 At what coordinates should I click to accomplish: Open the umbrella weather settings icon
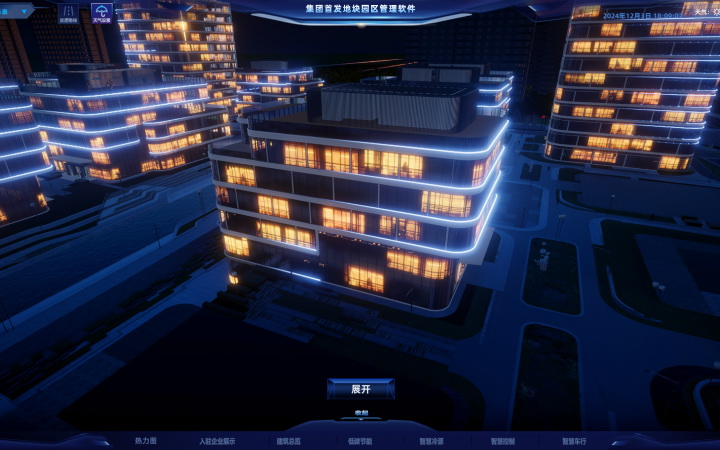coord(102,12)
